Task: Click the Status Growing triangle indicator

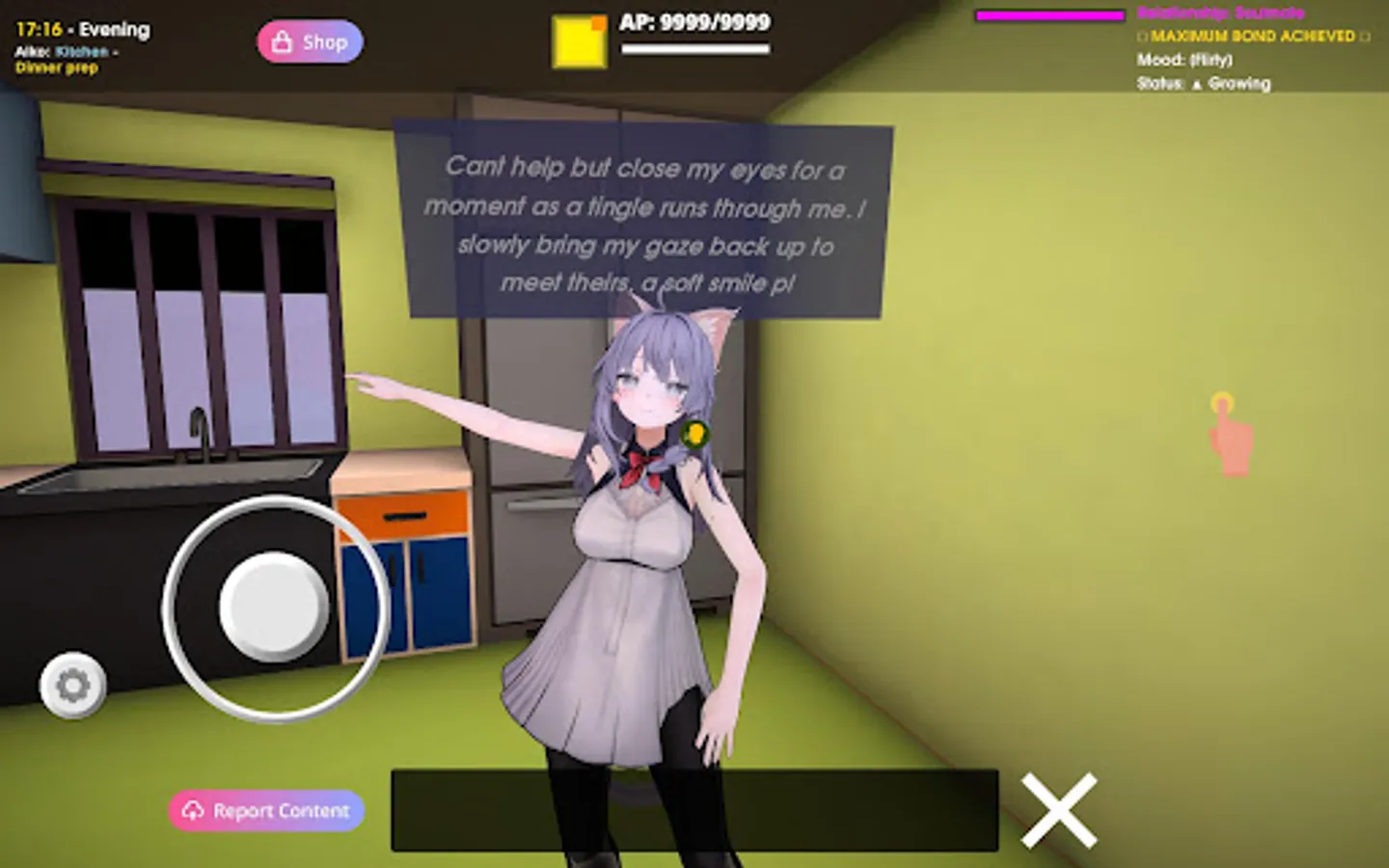Action: pyautogui.click(x=1196, y=85)
